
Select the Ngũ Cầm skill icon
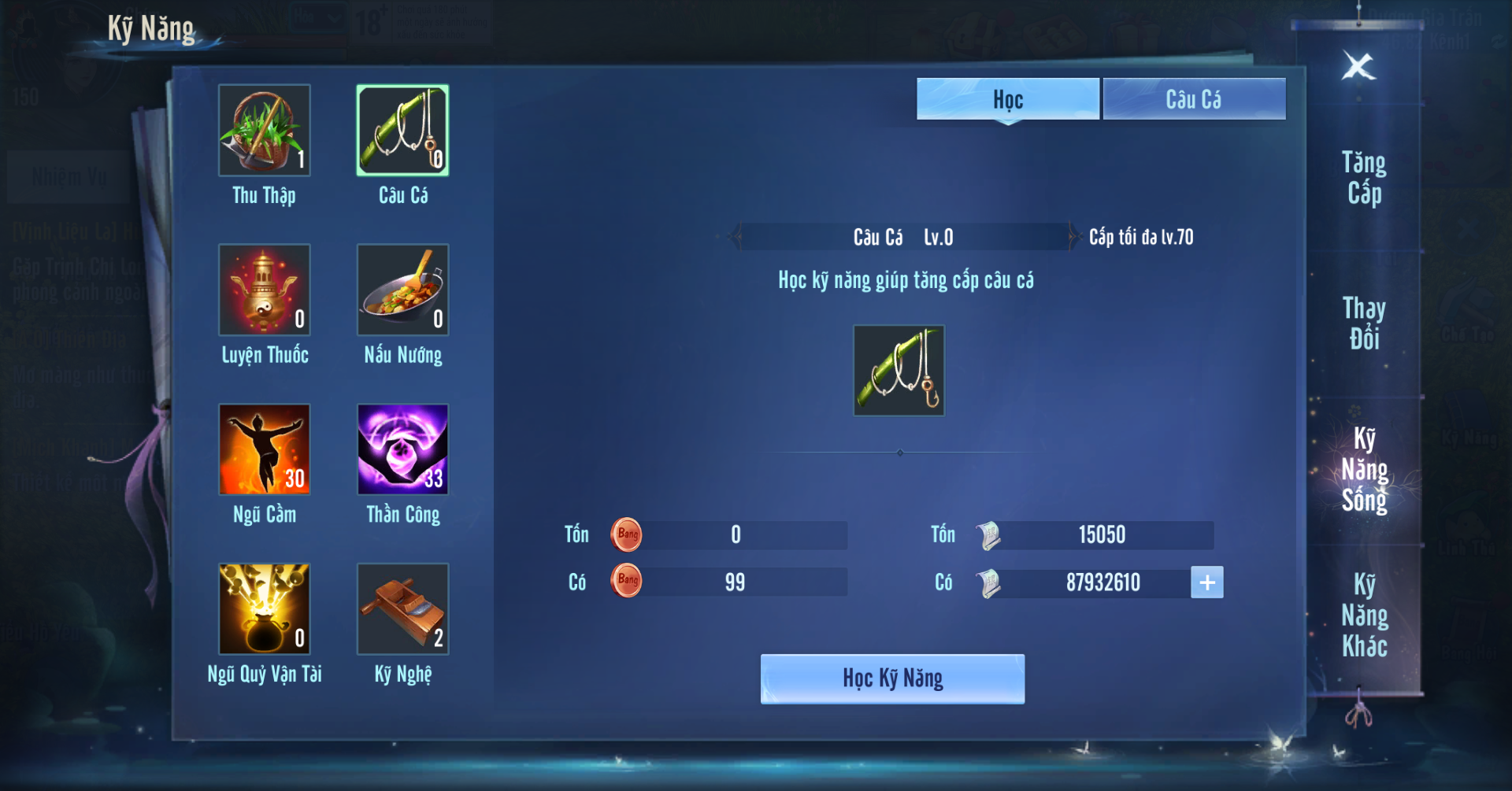point(265,449)
